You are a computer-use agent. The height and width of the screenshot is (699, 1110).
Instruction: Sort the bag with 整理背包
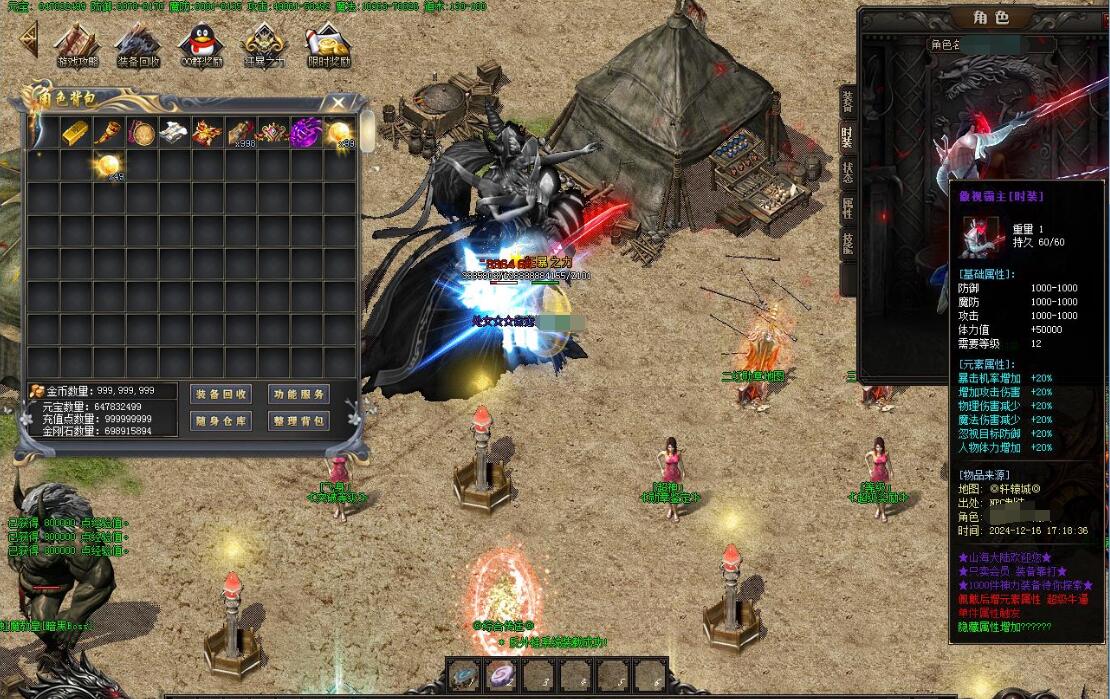[x=299, y=421]
